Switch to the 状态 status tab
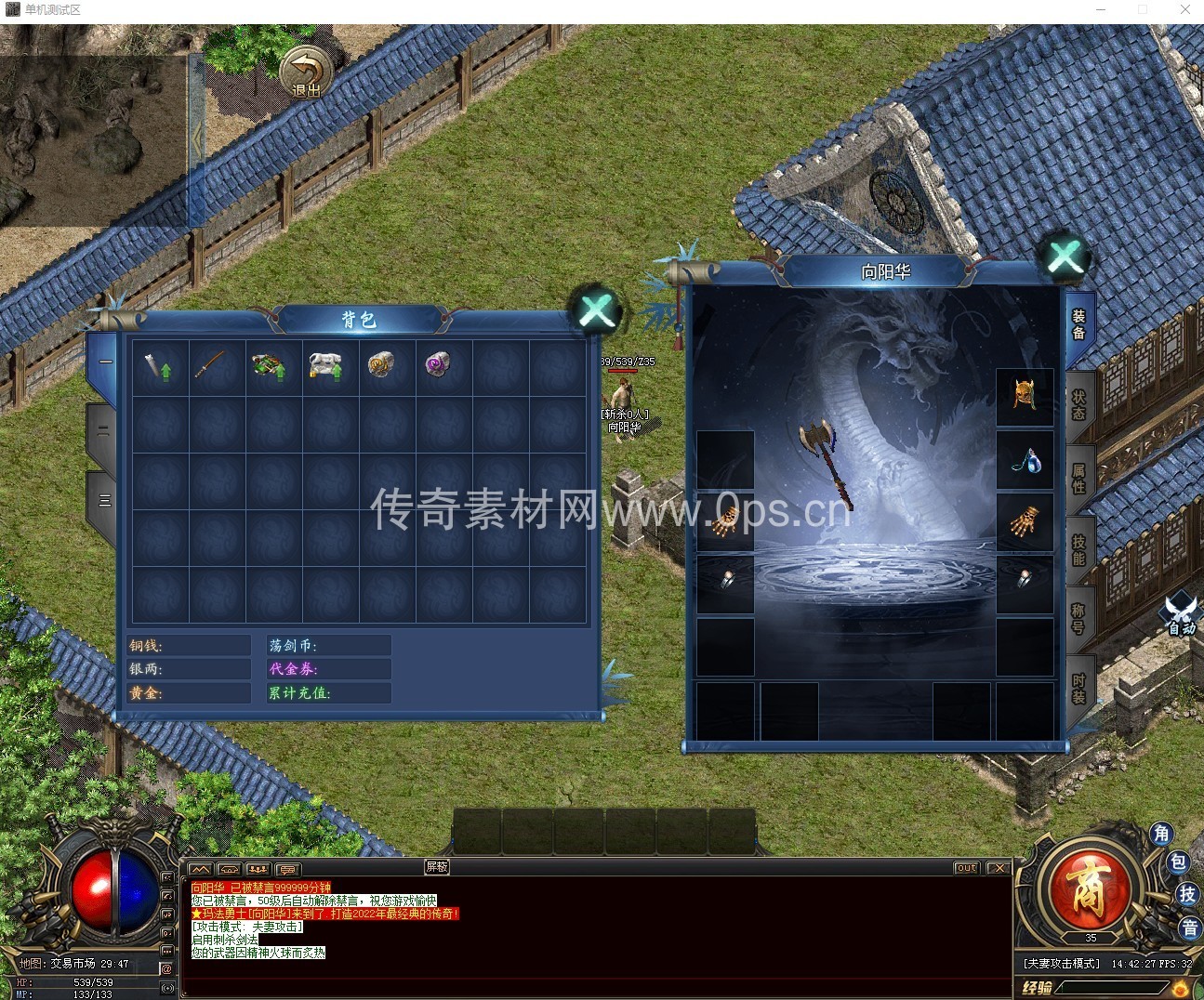Screen dimensions: 1204x1000 pos(1078,405)
